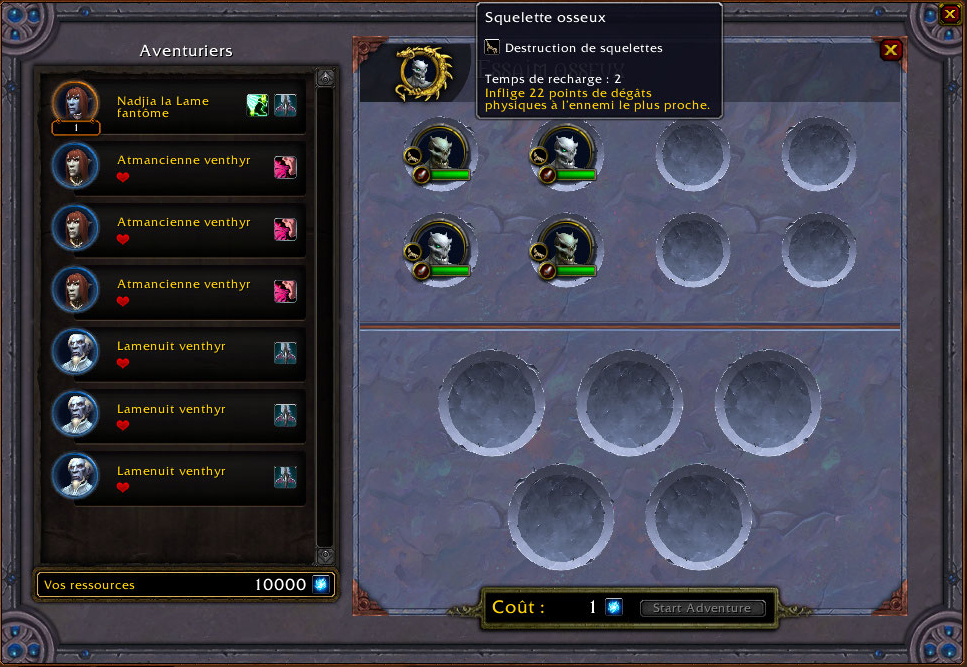Screen dimensions: 967x667
Task: Close the outer adventure table window
Action: 949,14
